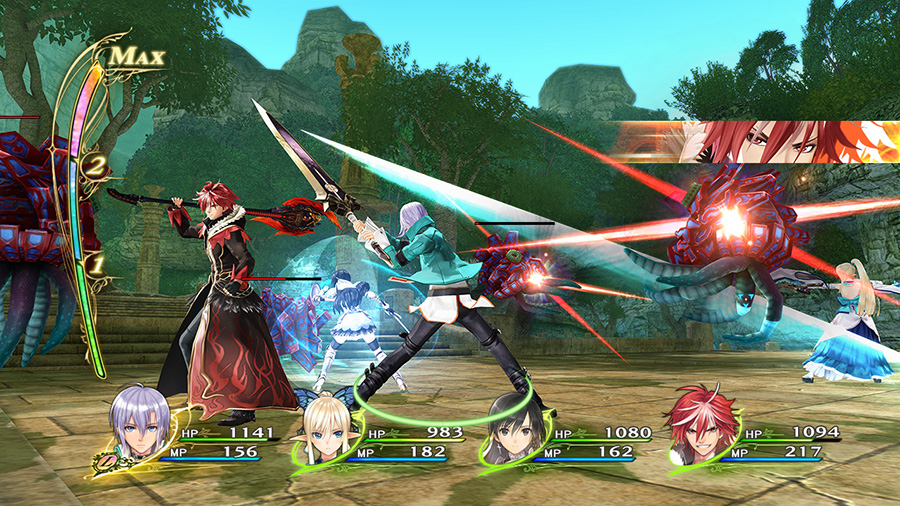Image resolution: width=900 pixels, height=506 pixels.
Task: Choose the black-haired party member portrait
Action: point(514,428)
